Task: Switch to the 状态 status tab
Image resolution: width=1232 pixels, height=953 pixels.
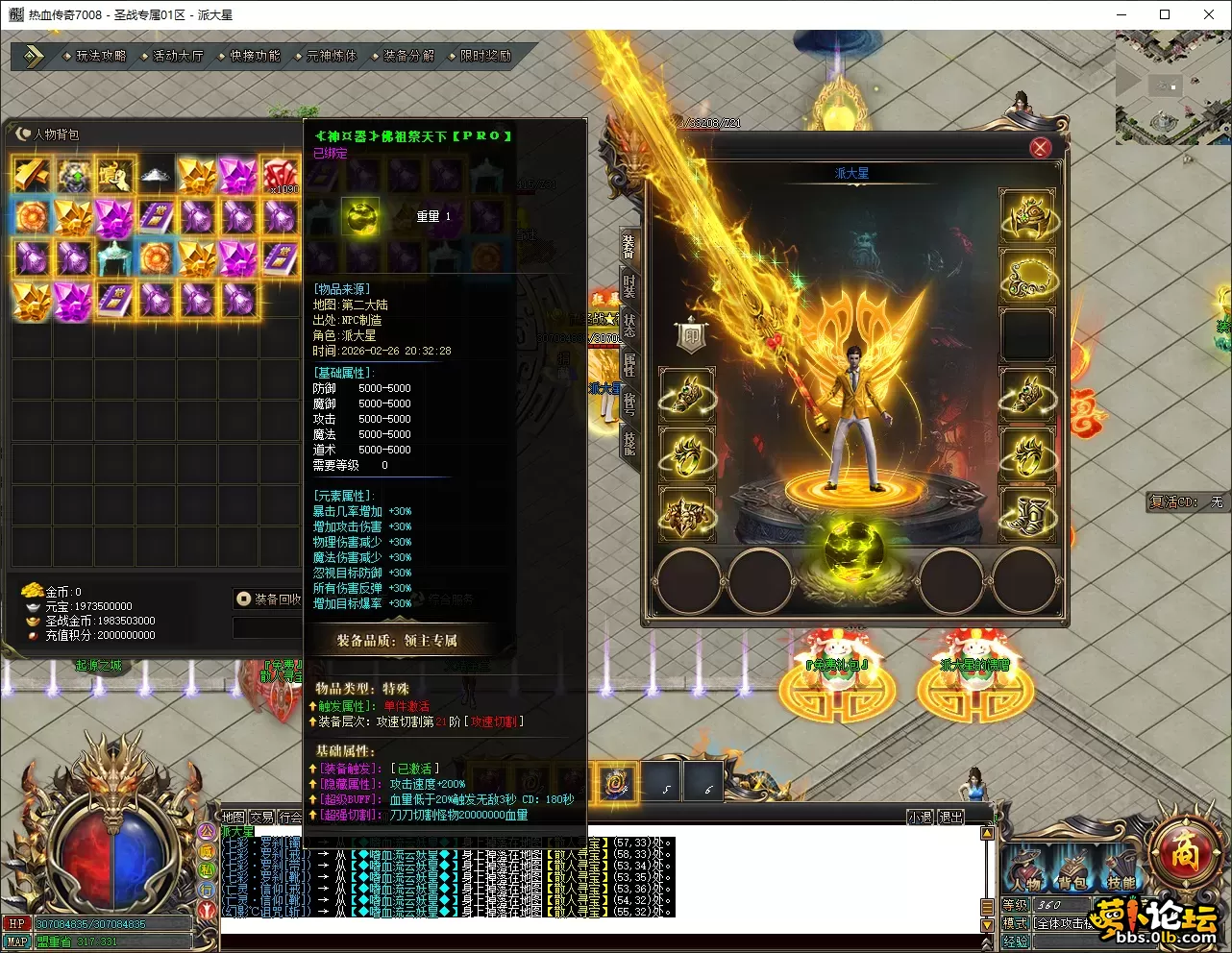Action: click(x=629, y=325)
